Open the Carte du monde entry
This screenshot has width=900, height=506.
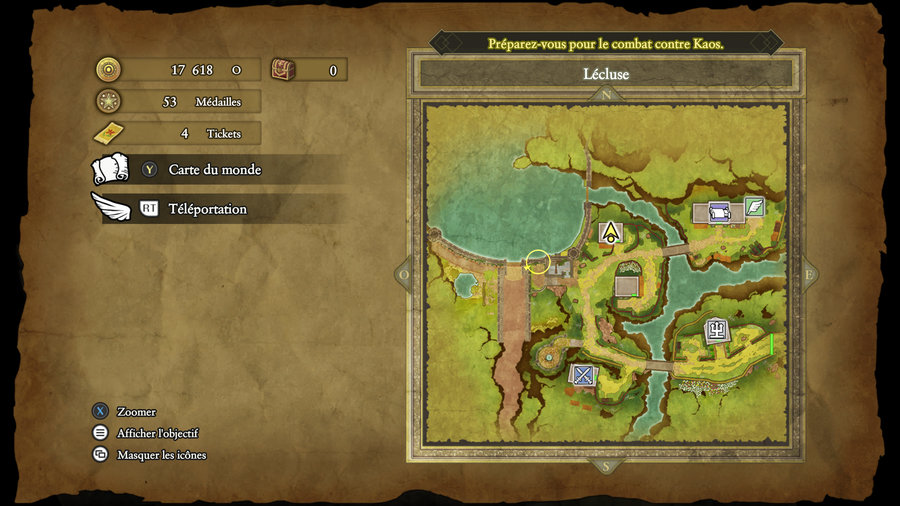point(214,170)
